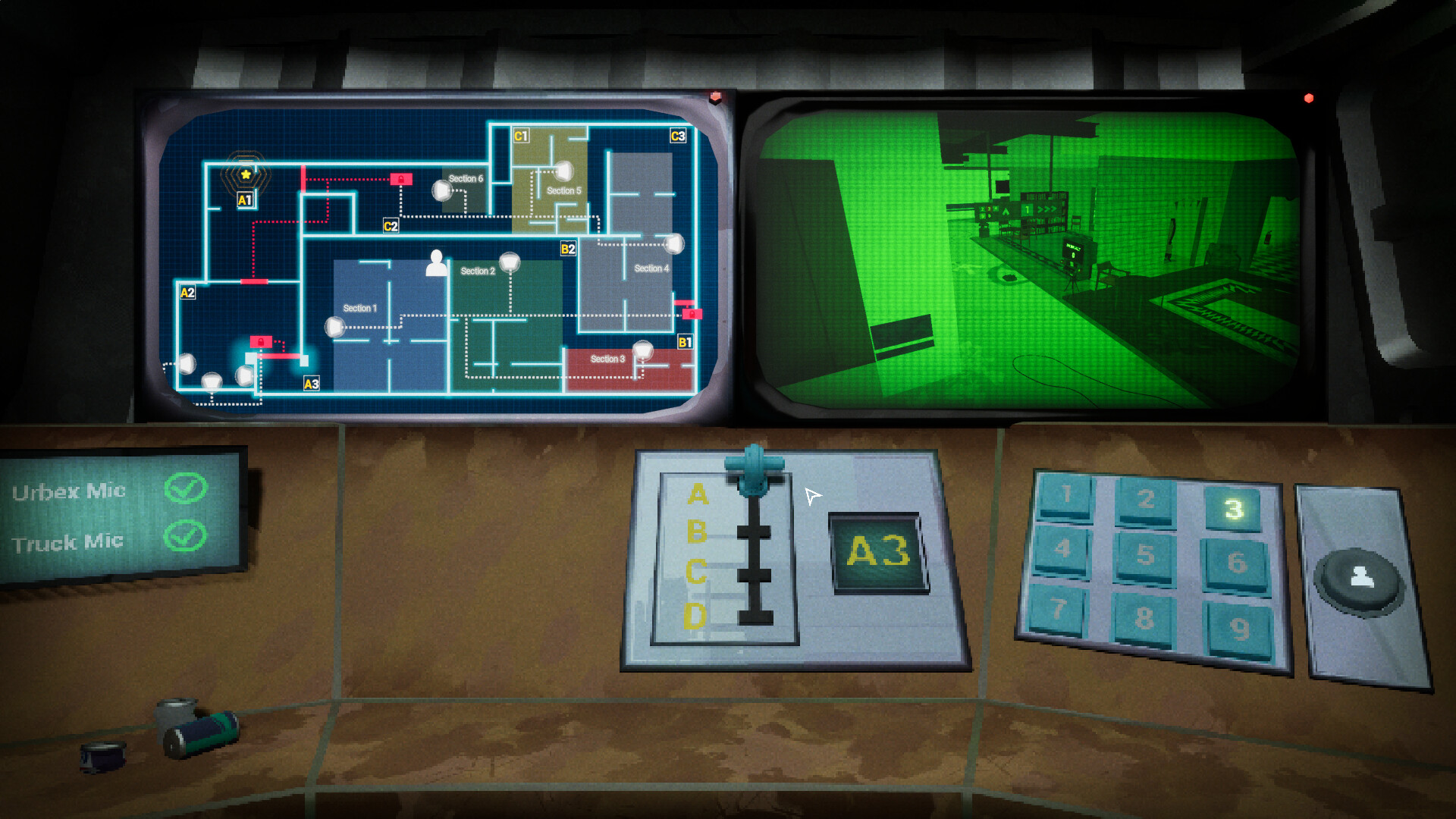The height and width of the screenshot is (819, 1456).
Task: Select the person marker near Section 2
Action: point(436,264)
